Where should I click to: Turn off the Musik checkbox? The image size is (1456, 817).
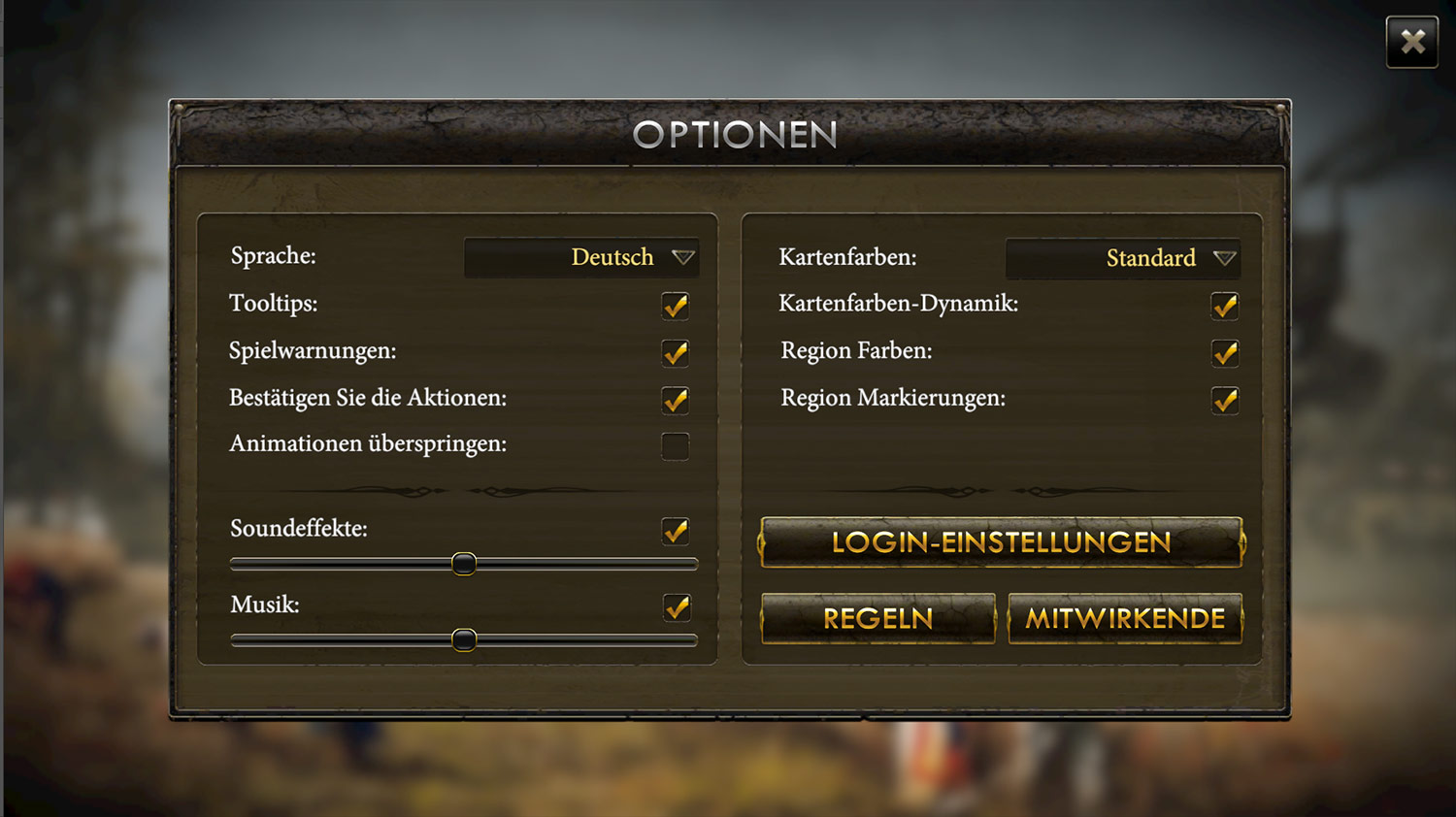[677, 607]
